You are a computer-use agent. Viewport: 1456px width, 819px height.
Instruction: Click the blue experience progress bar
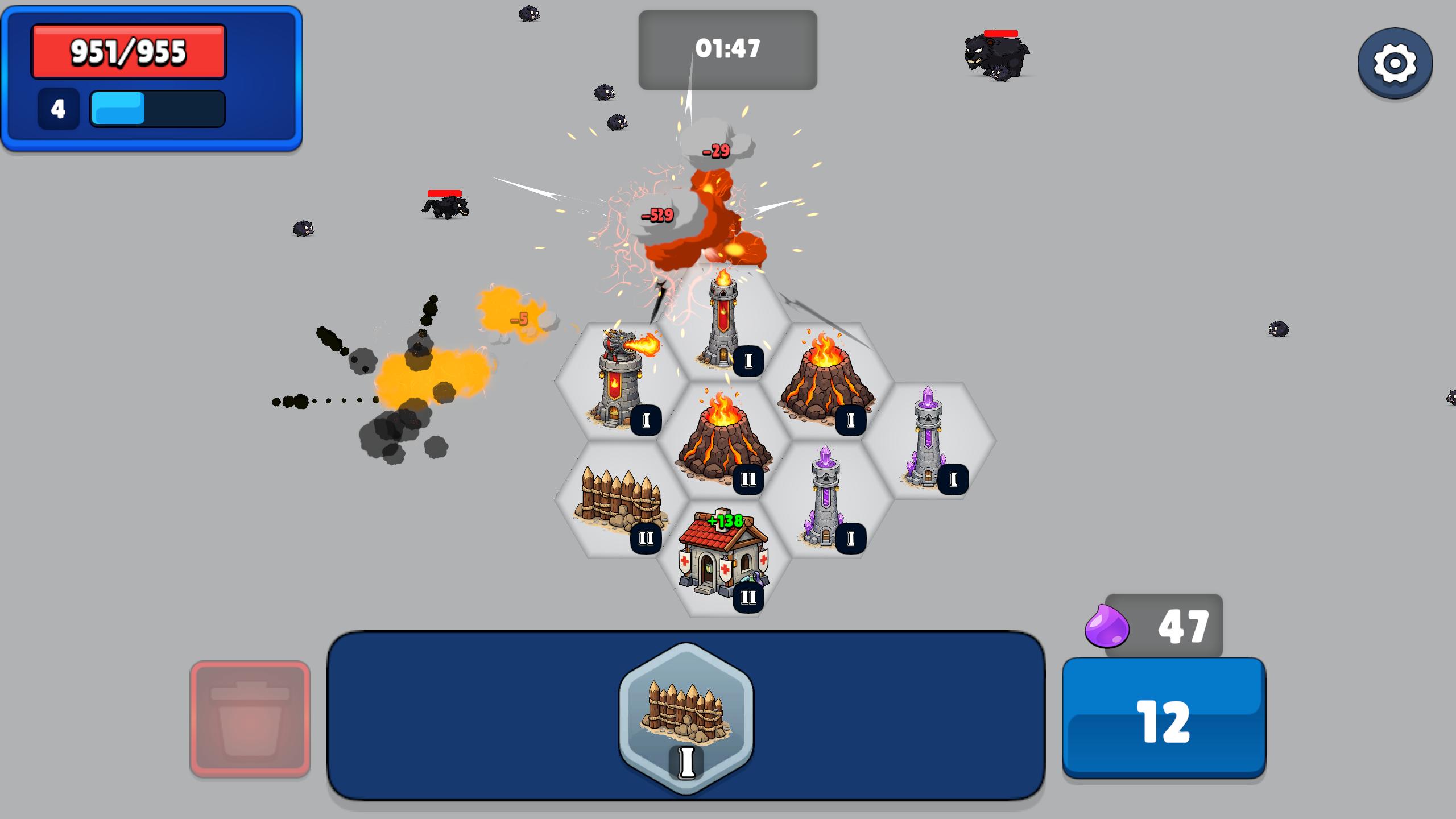click(x=156, y=108)
